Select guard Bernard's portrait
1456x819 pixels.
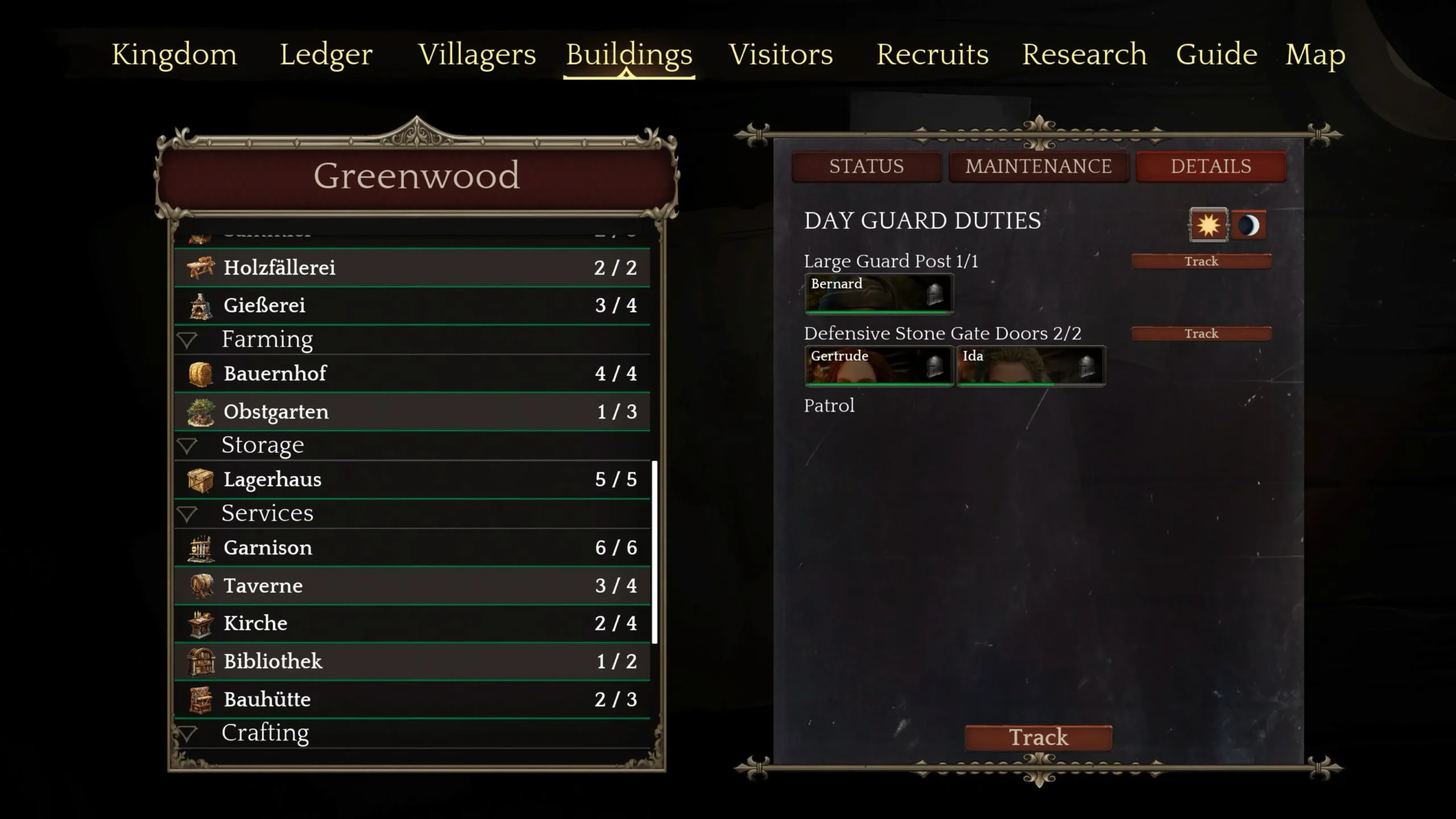(878, 293)
